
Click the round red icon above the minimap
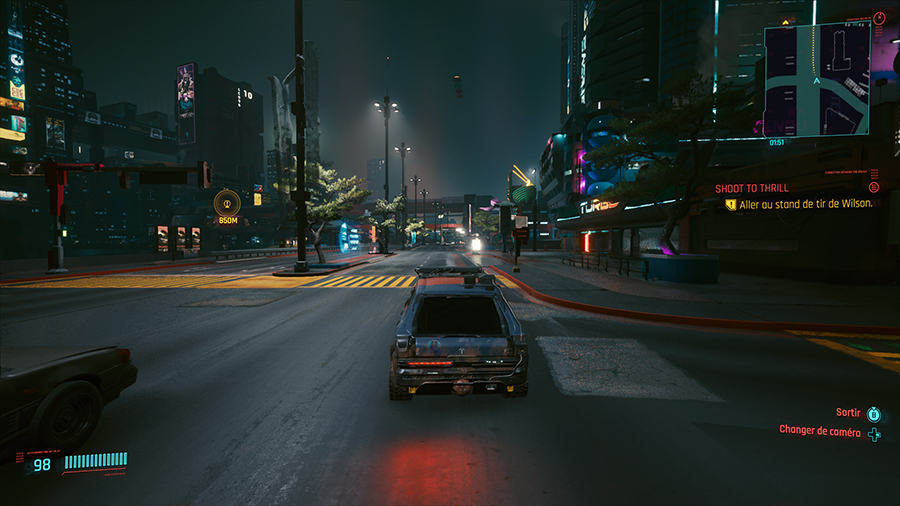(x=878, y=18)
